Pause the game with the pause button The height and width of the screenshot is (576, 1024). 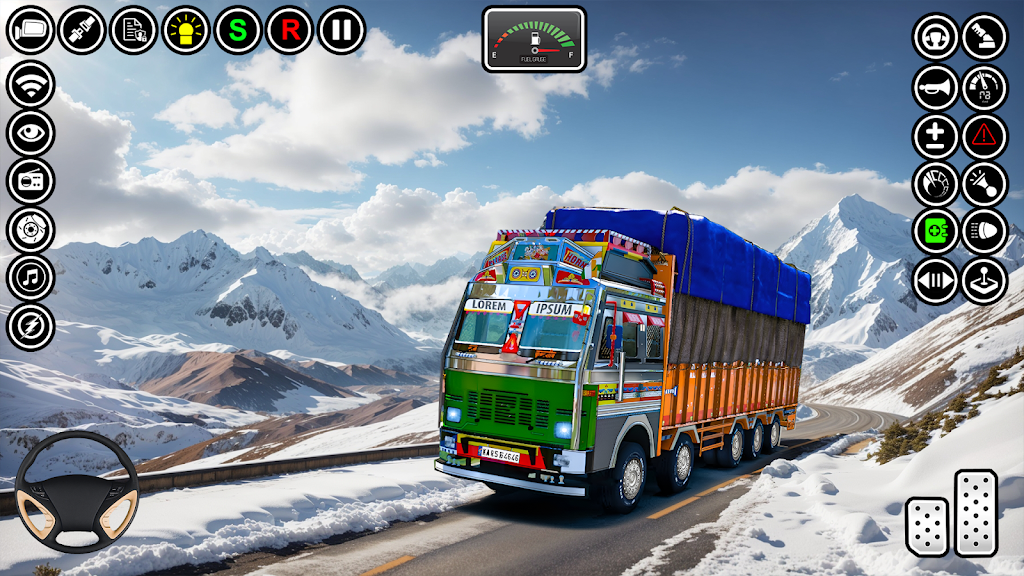point(342,30)
